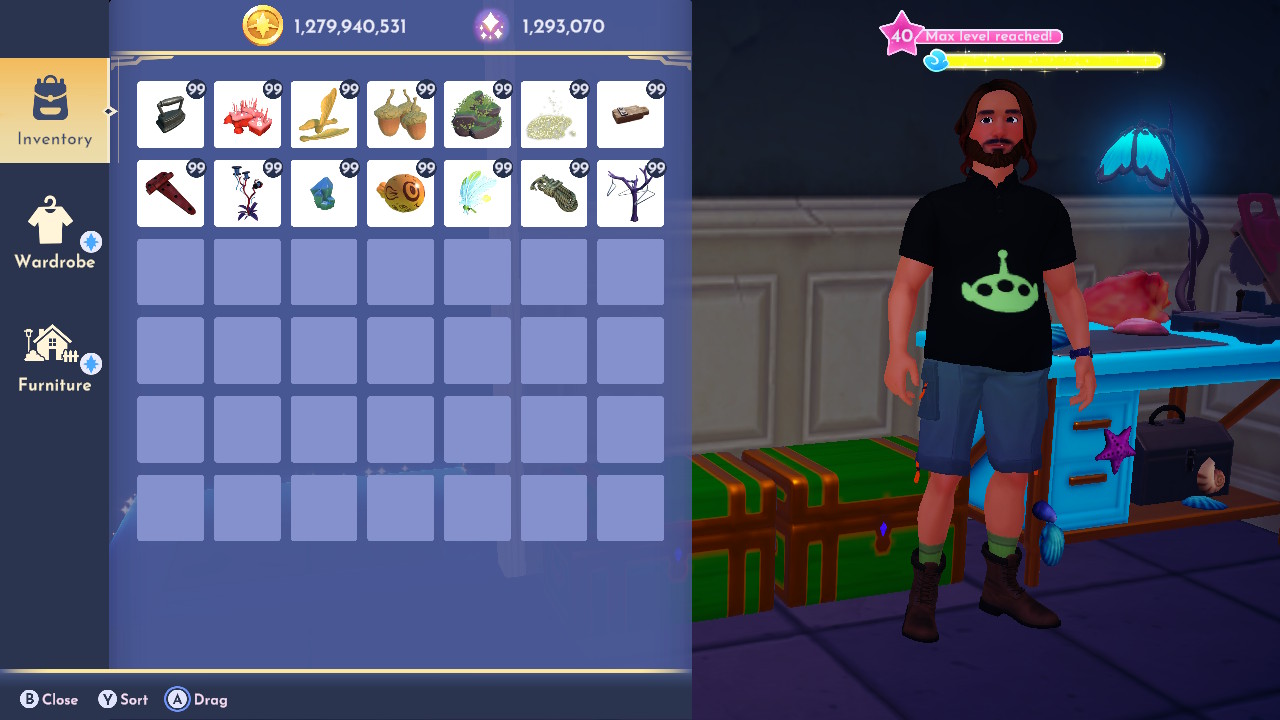
Task: Click the blue droplet on the XP bar
Action: point(935,59)
